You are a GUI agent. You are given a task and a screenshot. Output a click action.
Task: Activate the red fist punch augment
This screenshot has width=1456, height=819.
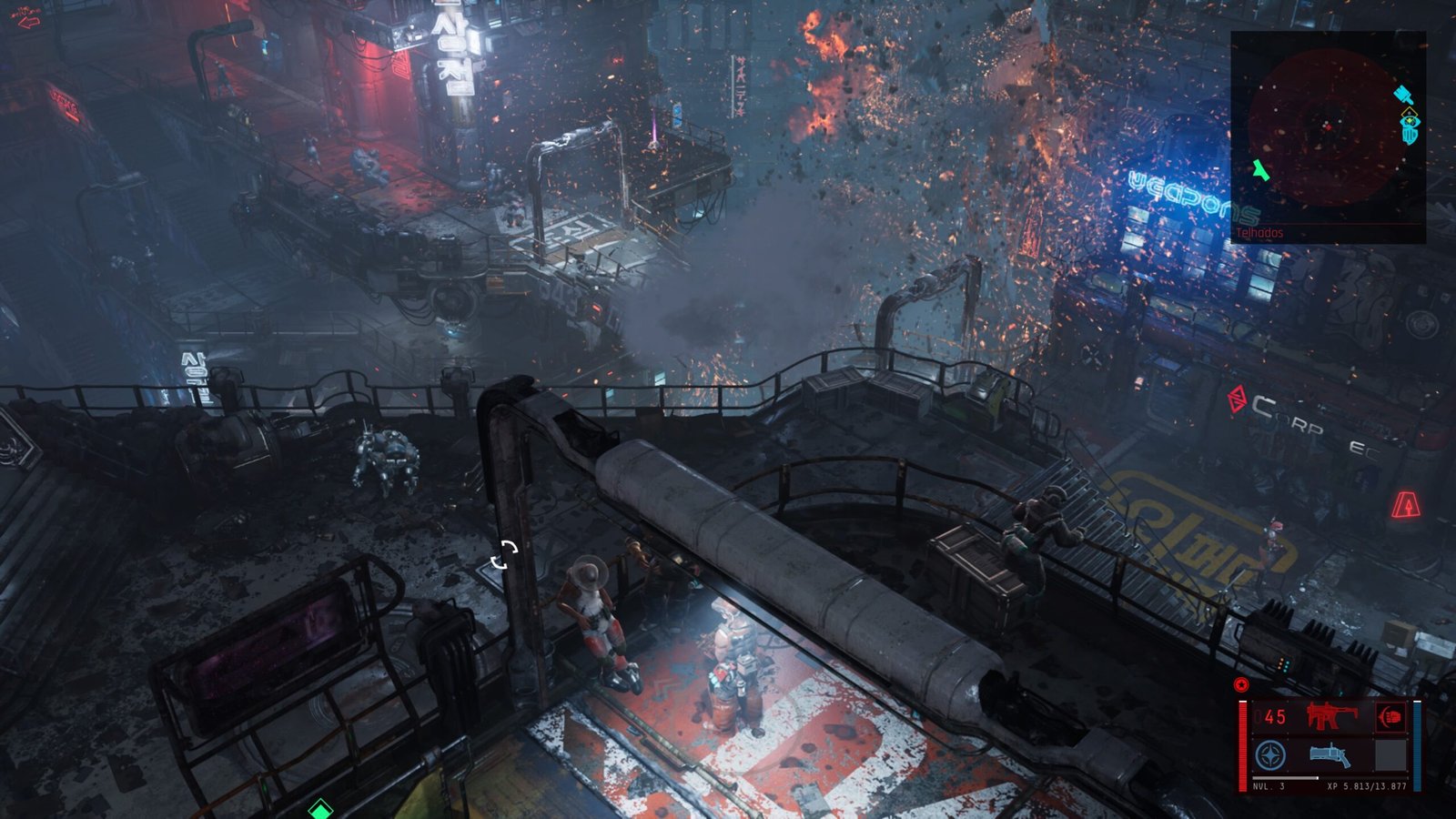coord(1390,717)
